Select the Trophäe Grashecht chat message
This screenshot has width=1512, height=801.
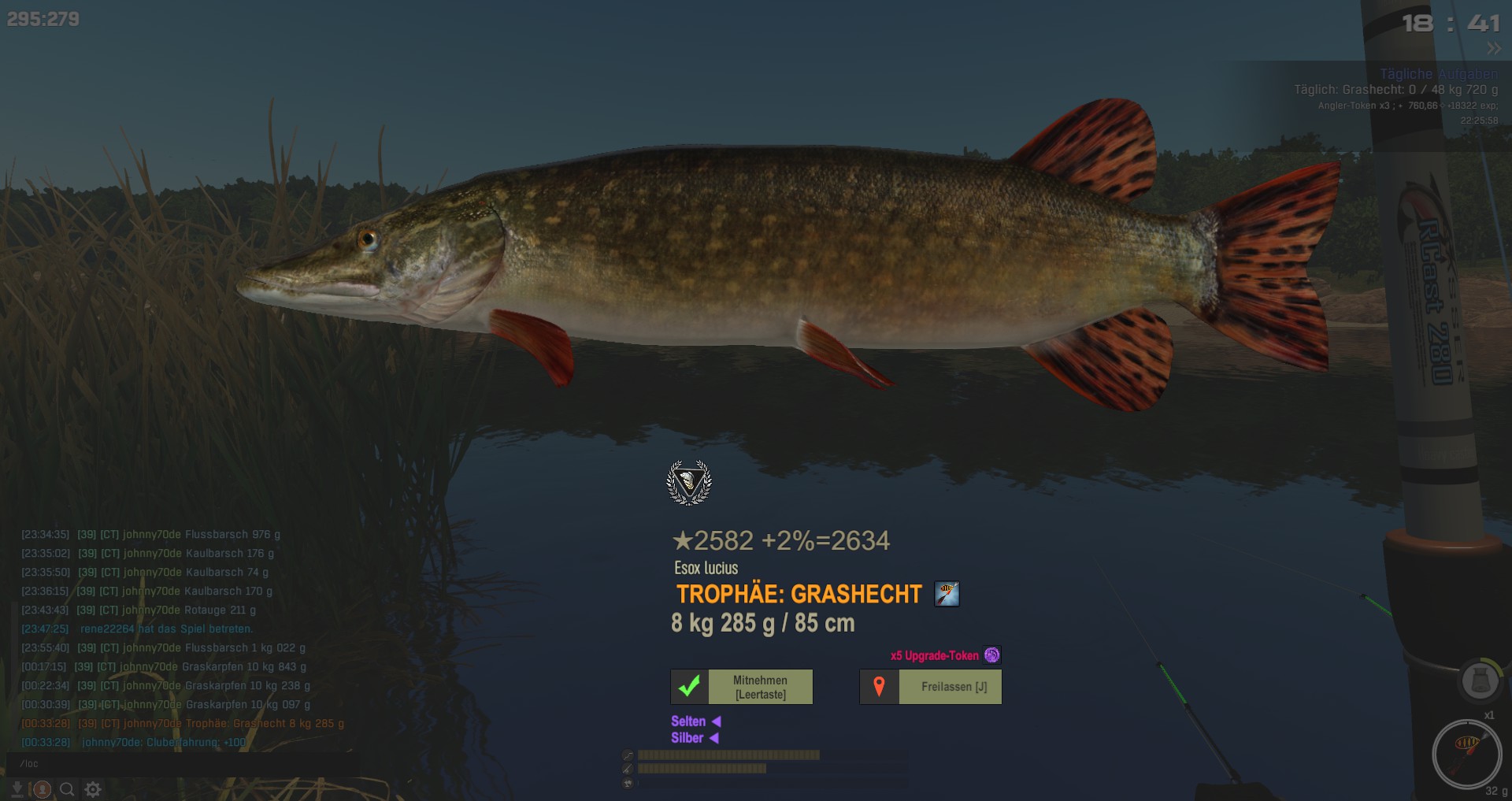click(183, 723)
